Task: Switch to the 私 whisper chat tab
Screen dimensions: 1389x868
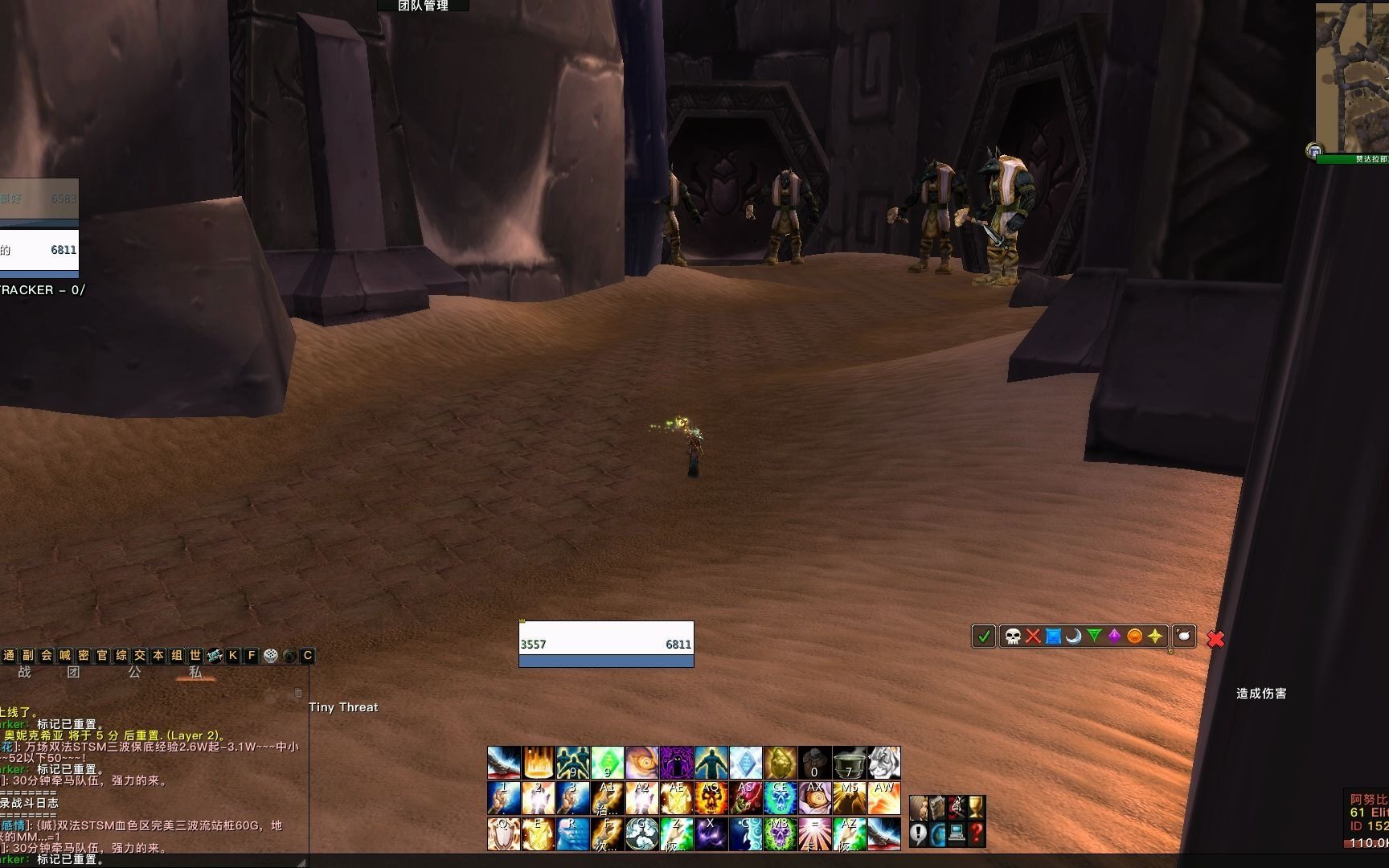Action: tap(195, 673)
